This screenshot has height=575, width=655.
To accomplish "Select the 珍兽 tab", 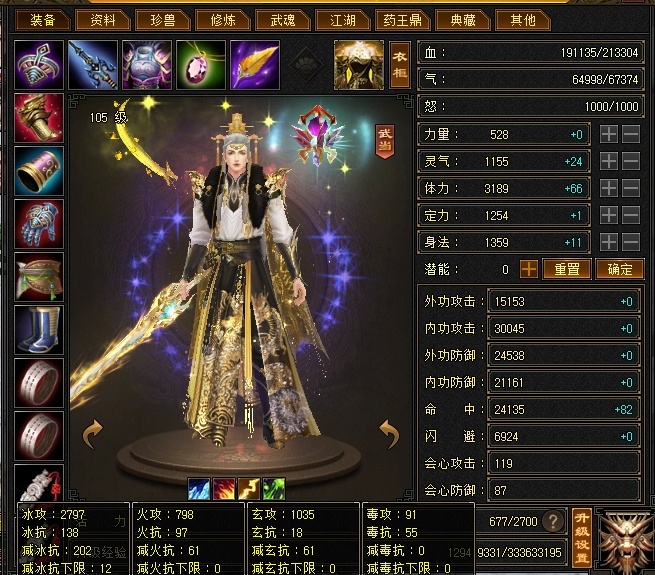I will click(164, 19).
